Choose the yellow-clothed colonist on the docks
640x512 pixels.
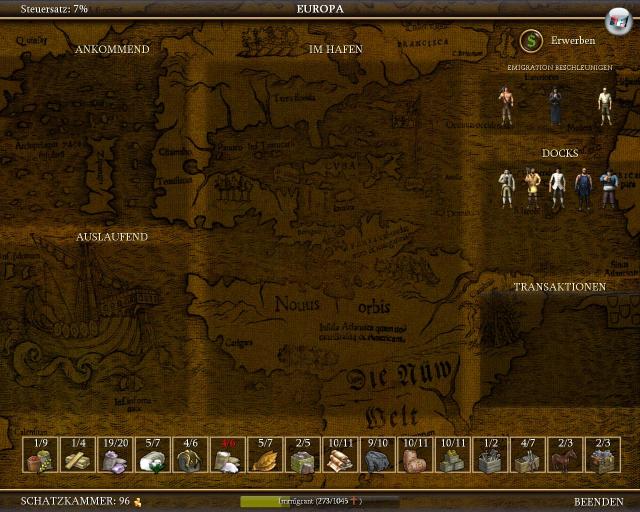533,189
